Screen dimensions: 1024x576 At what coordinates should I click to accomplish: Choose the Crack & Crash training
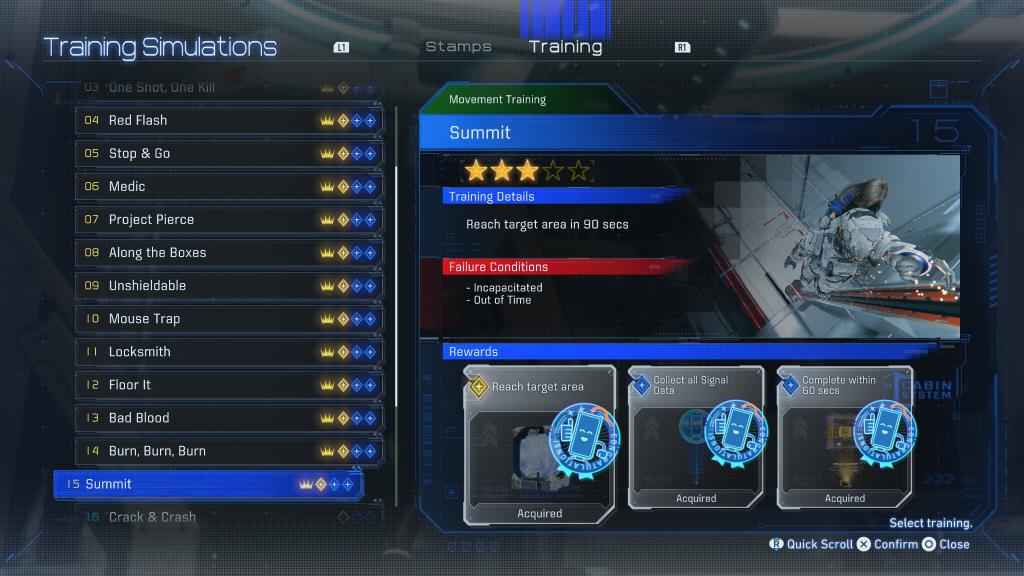tap(229, 516)
